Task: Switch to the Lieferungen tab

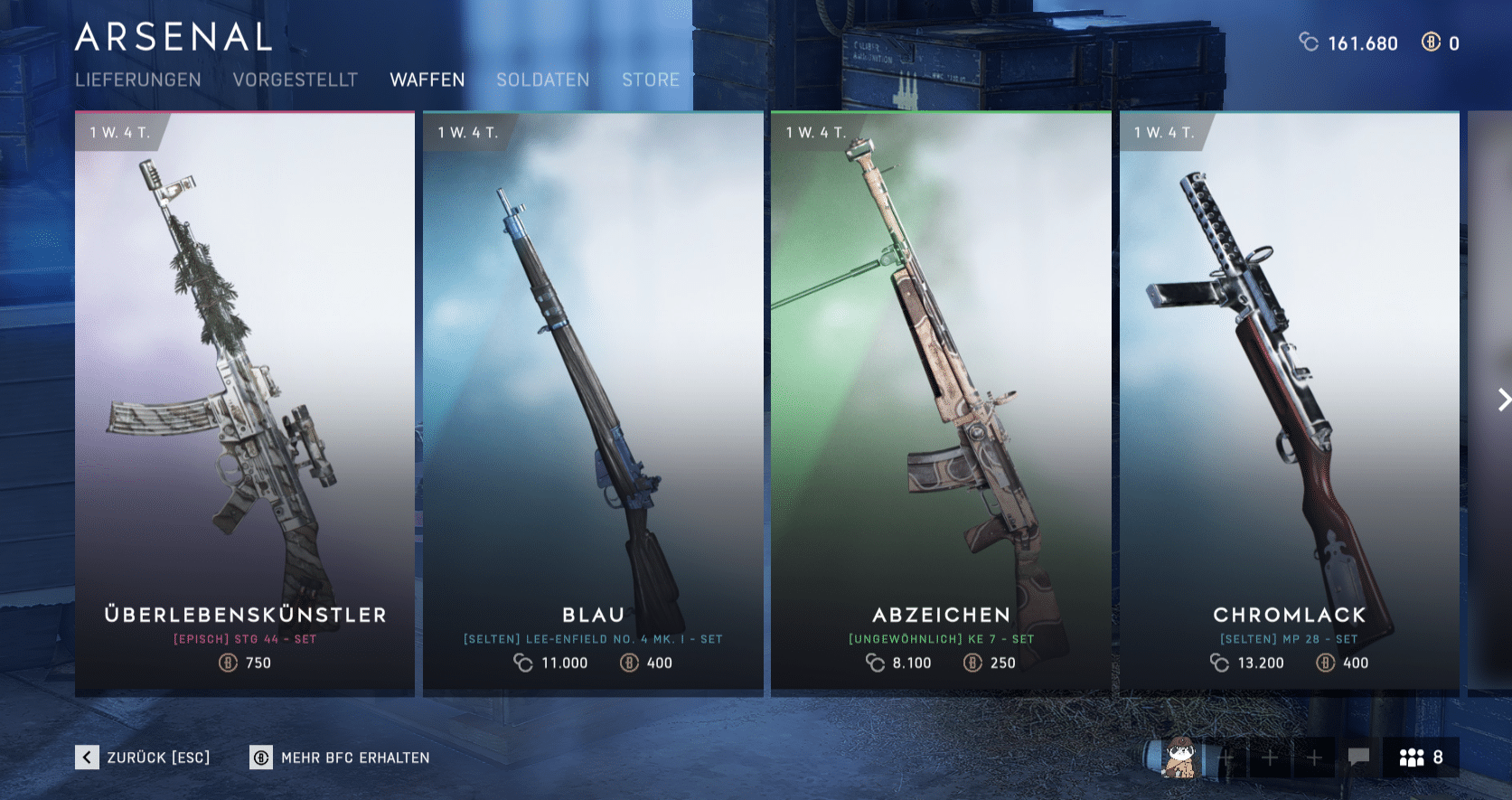Action: click(138, 80)
